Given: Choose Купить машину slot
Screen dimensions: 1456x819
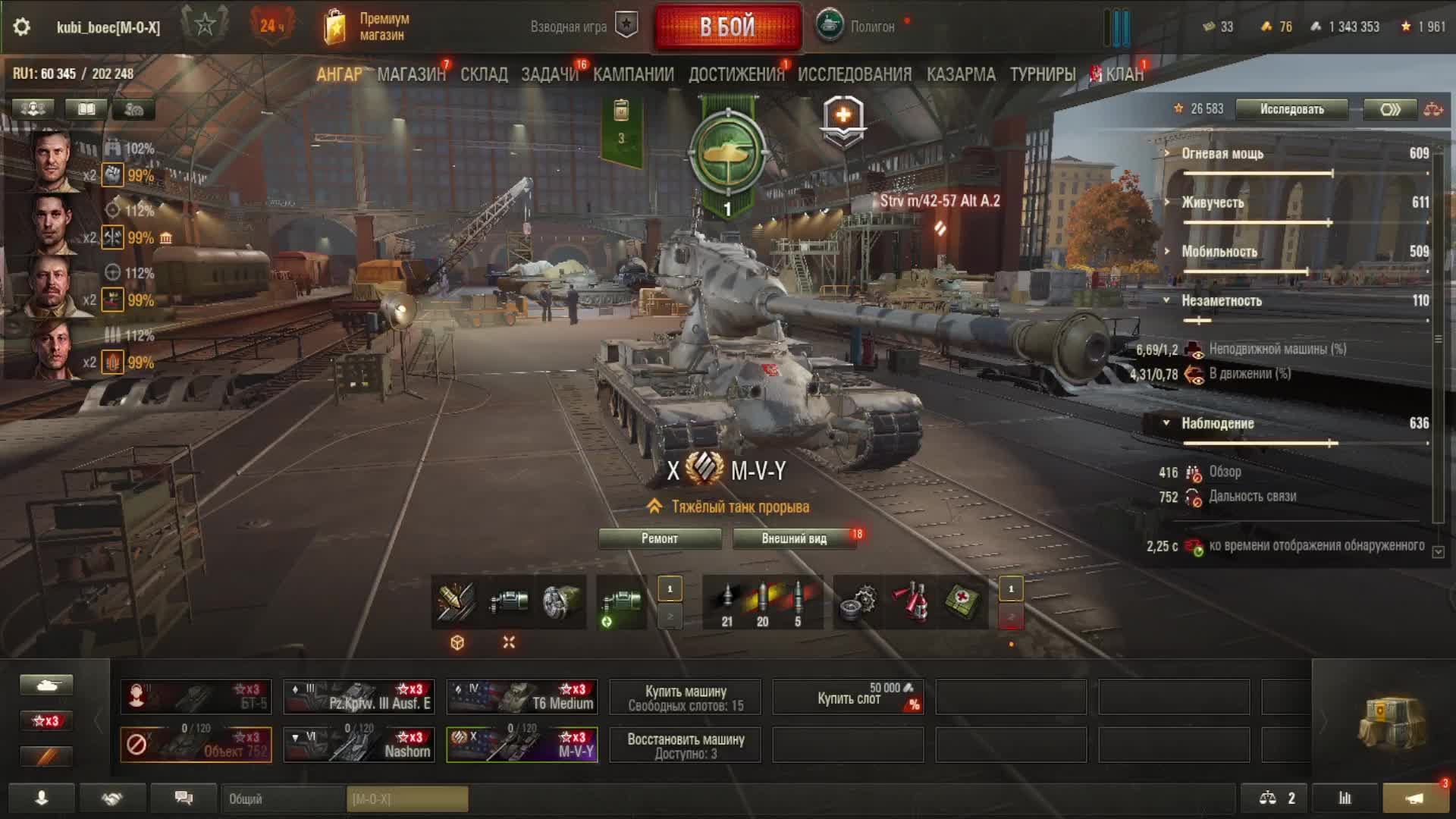Looking at the screenshot, I should click(686, 698).
